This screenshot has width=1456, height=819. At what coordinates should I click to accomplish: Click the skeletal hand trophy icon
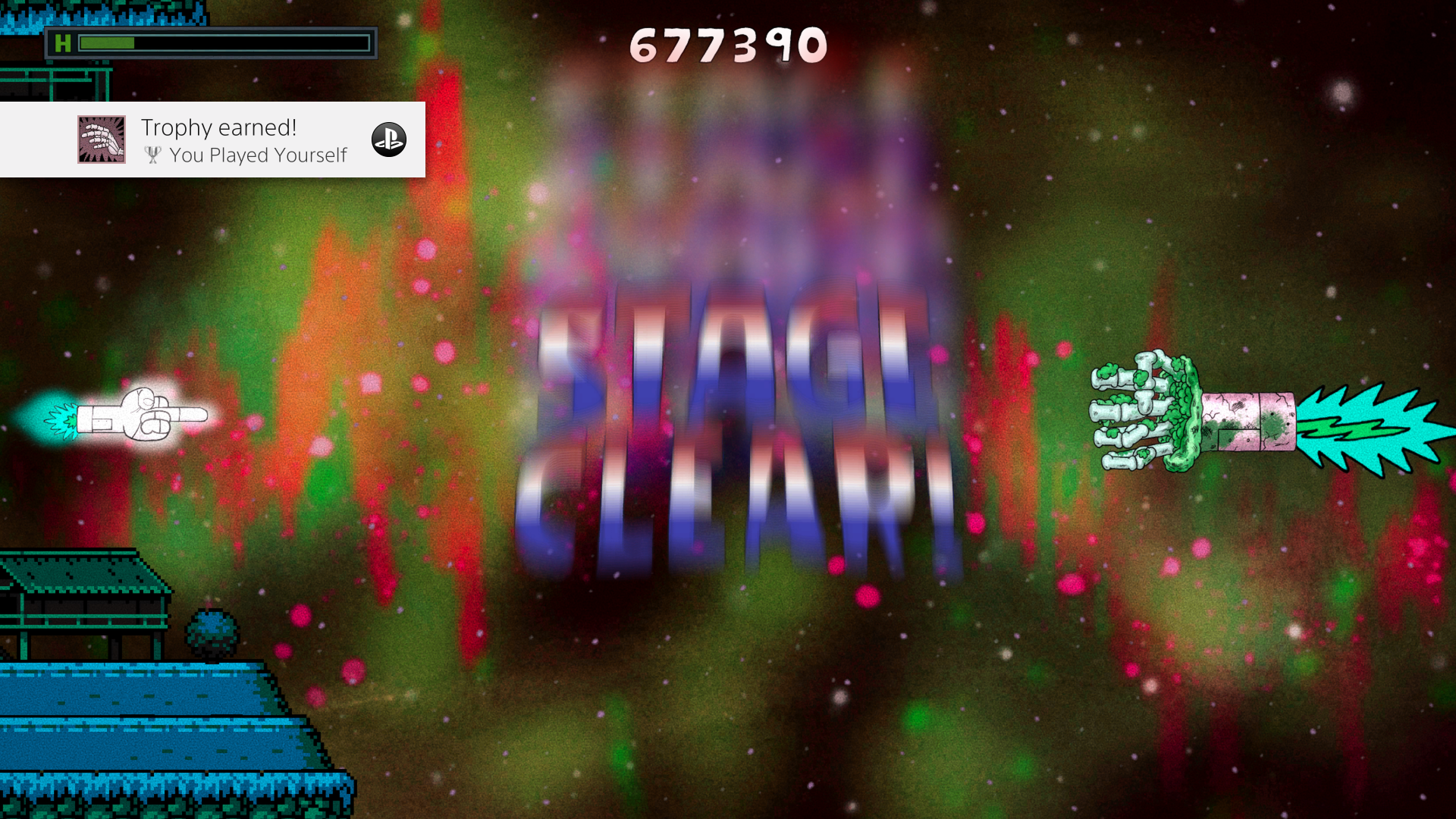pyautogui.click(x=102, y=140)
